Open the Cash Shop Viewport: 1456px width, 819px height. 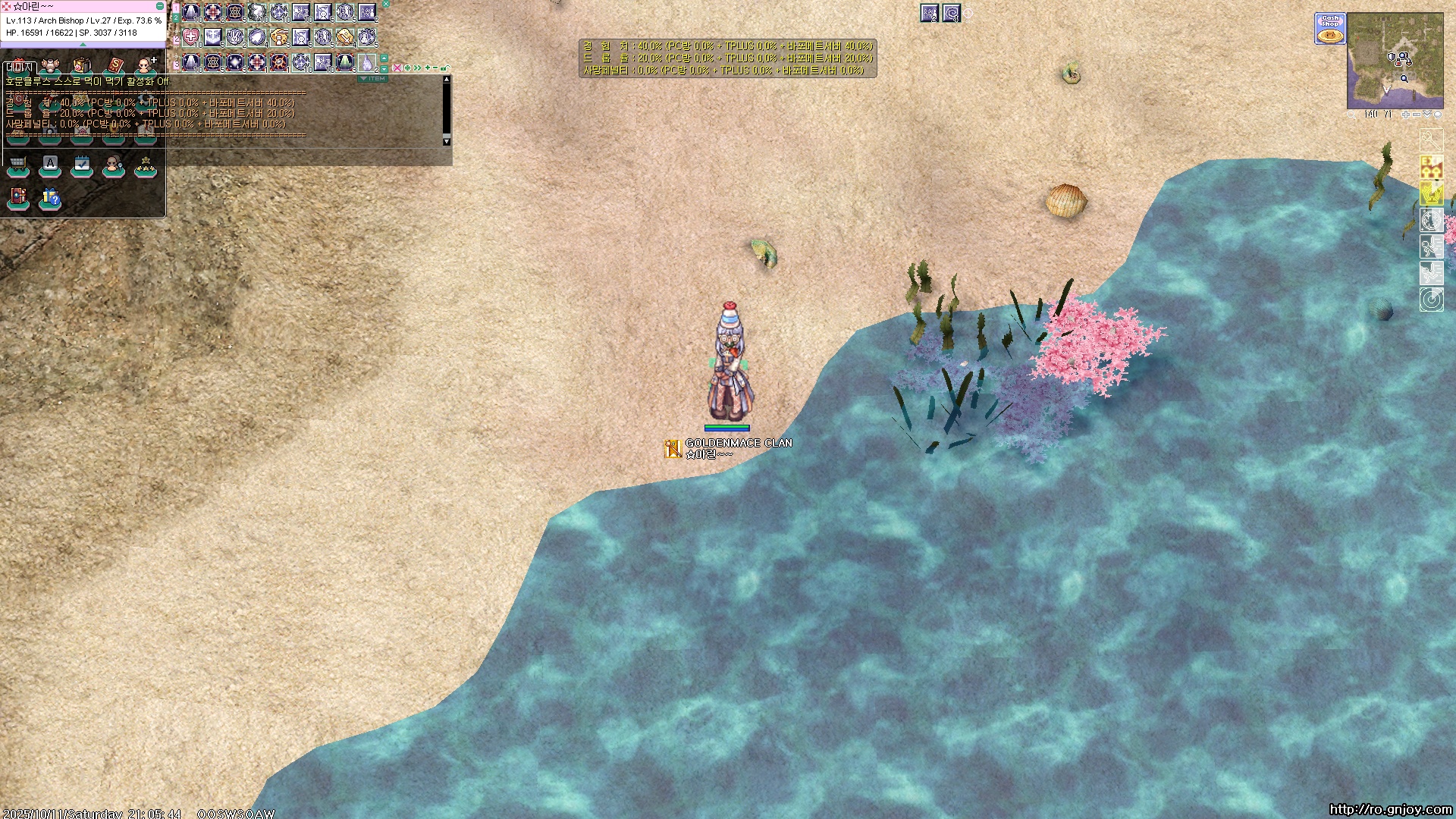1329,29
